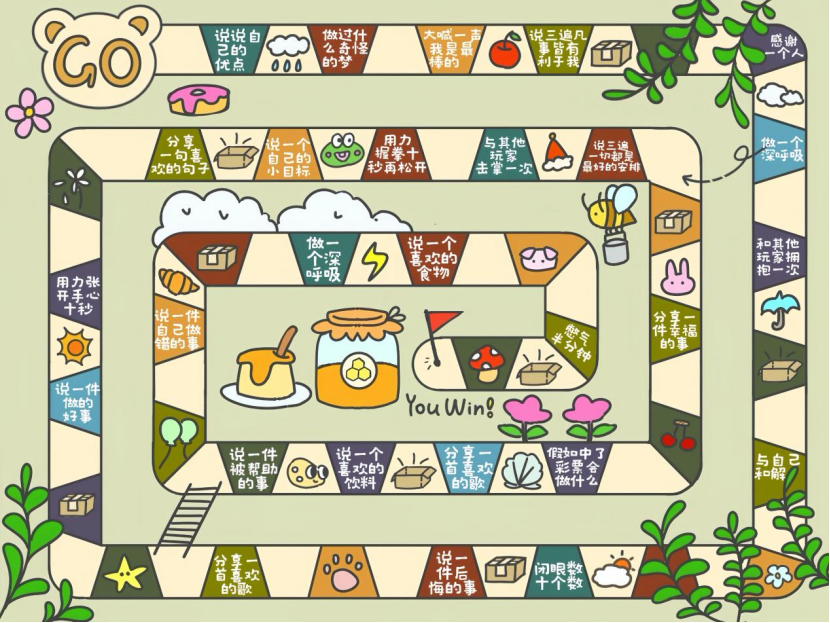Select the GO starting tile
The width and height of the screenshot is (830, 623).
pyautogui.click(x=97, y=60)
